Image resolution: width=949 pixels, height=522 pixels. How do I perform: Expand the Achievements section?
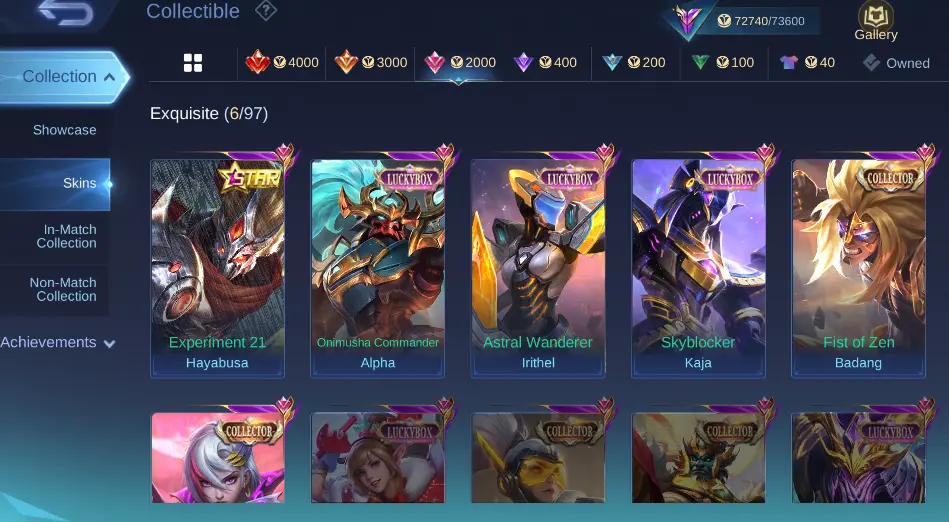[x=57, y=343]
